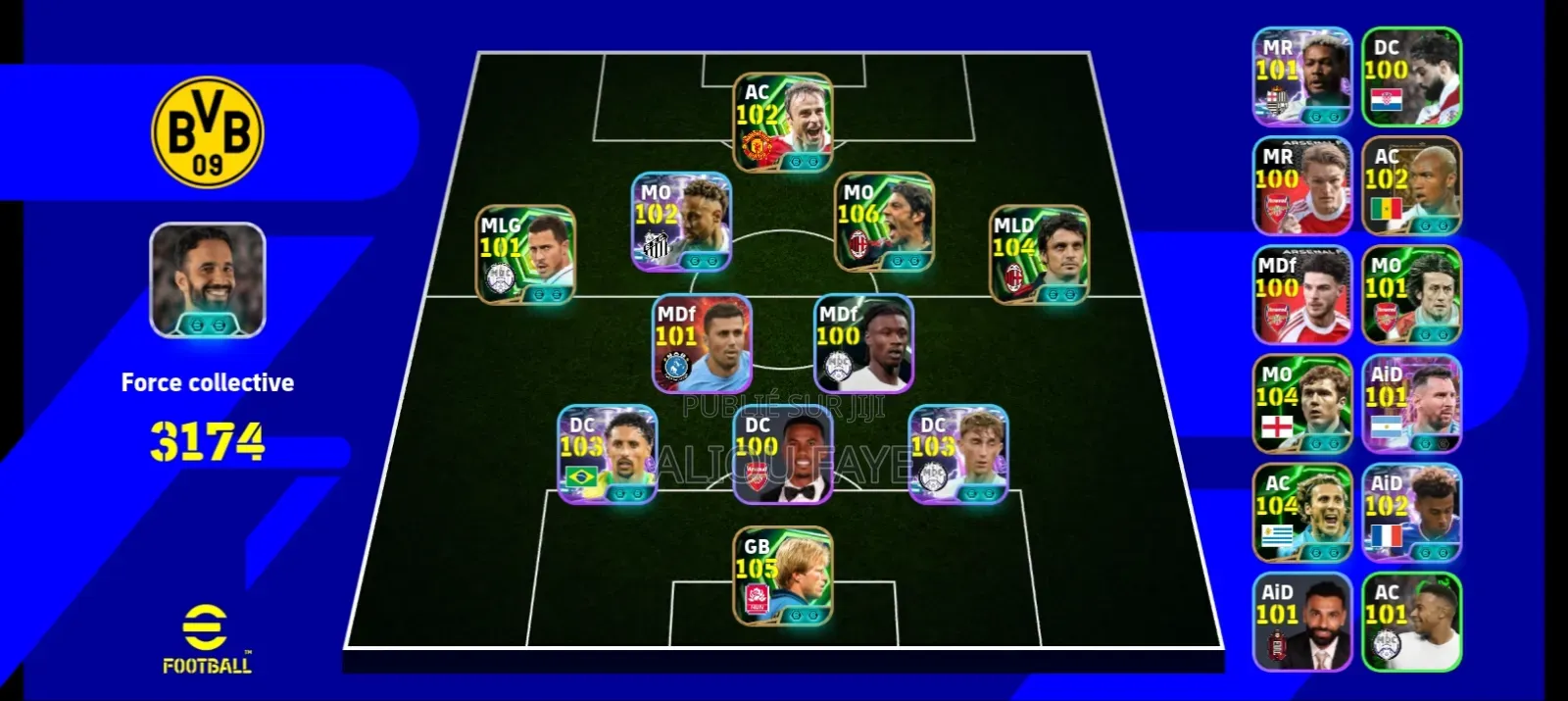Select the AC 102 Manchester United striker card

783,124
